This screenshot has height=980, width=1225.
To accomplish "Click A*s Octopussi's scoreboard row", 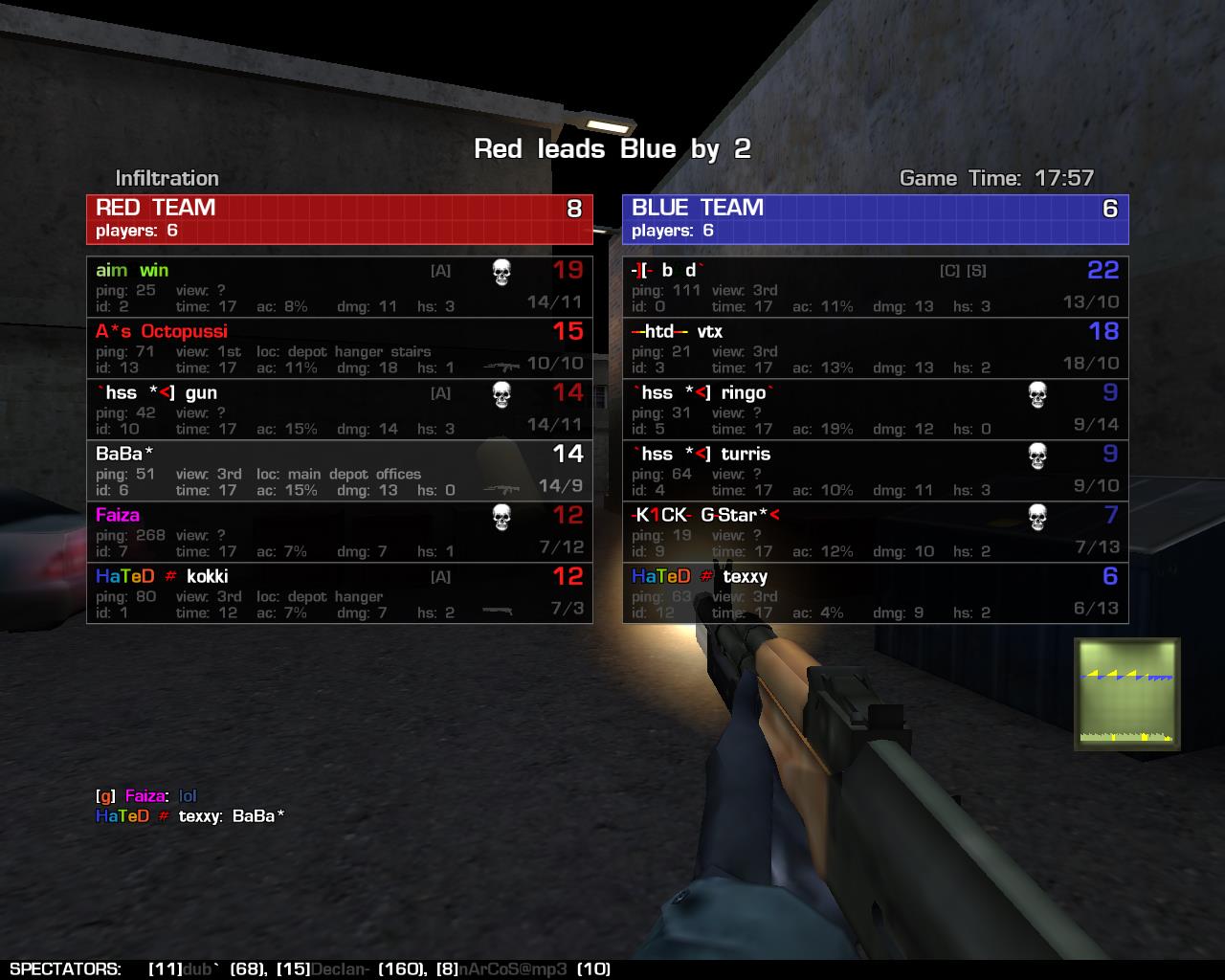I will click(x=339, y=348).
